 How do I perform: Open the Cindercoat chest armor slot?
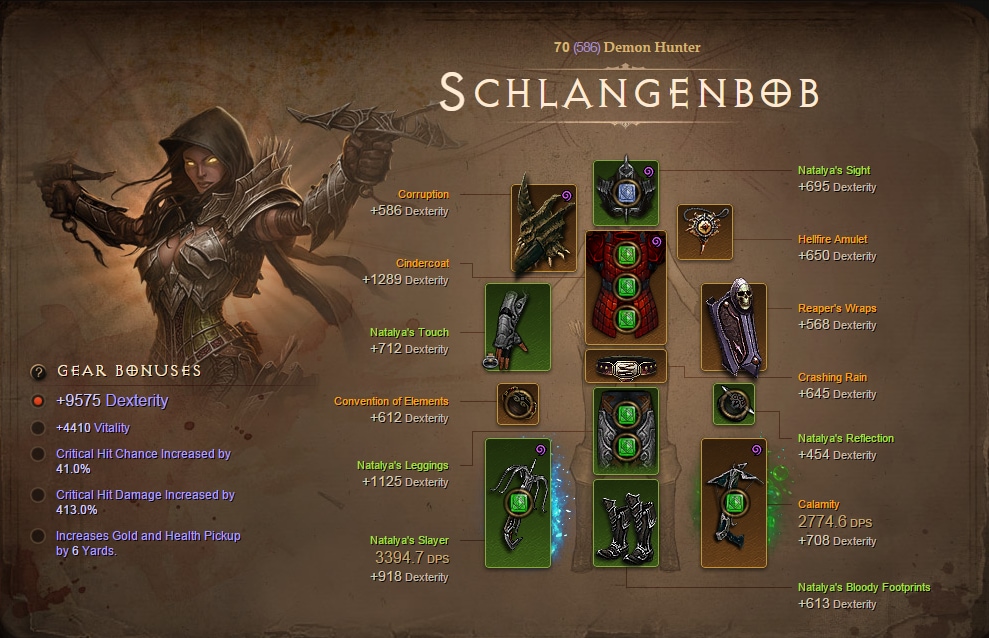(x=625, y=288)
